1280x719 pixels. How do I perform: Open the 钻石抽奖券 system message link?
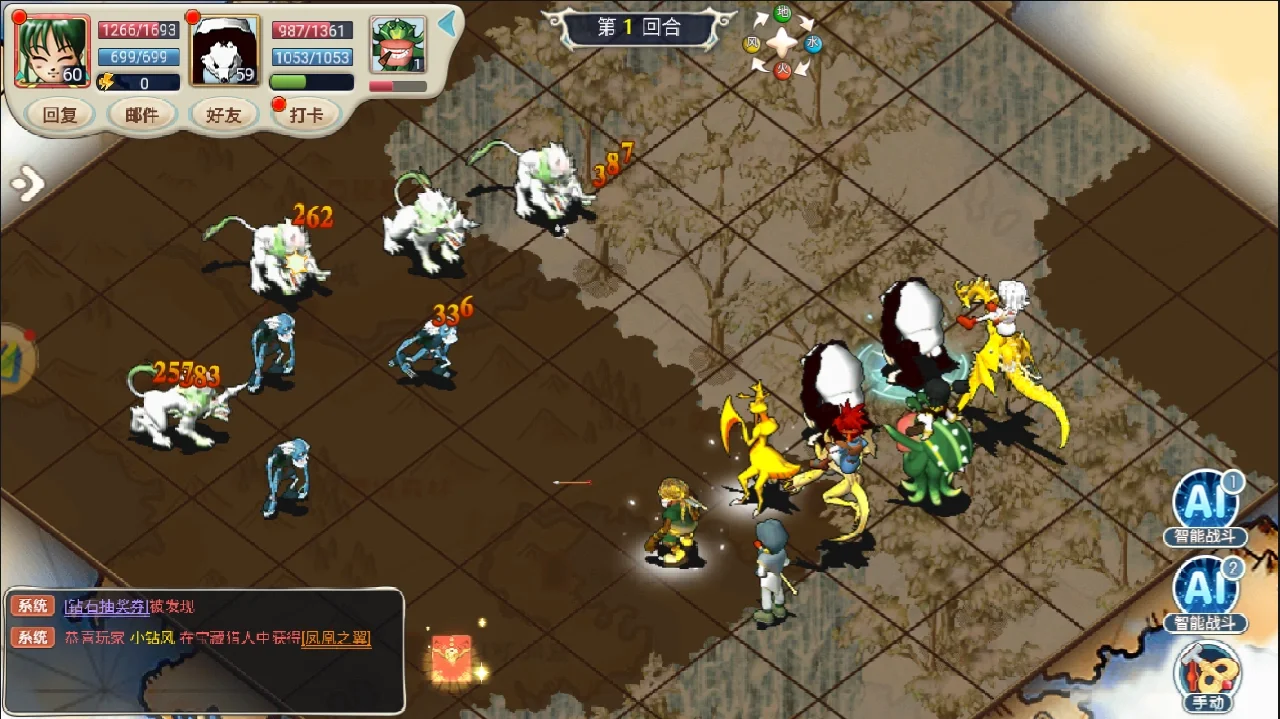pyautogui.click(x=107, y=606)
